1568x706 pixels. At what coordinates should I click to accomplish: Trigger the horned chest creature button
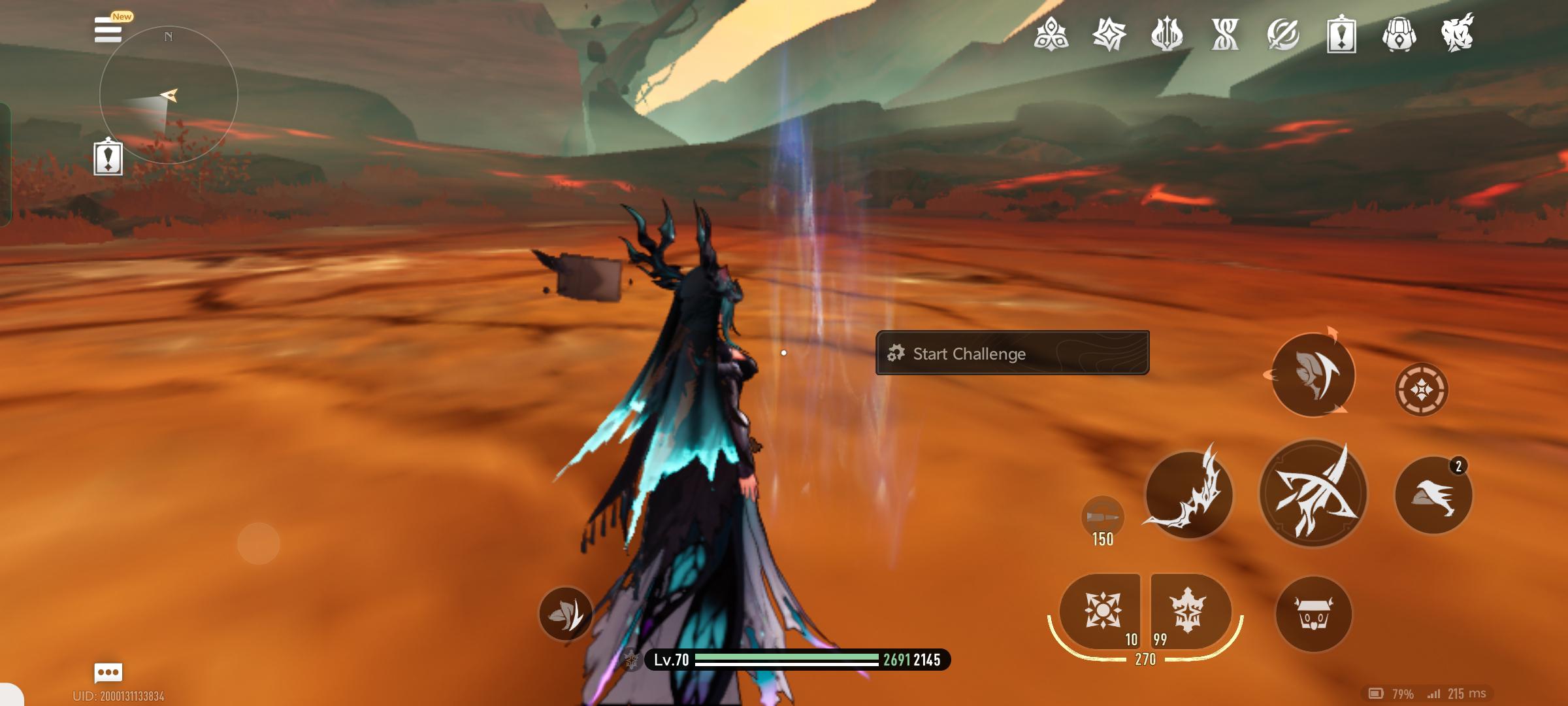[x=1313, y=613]
